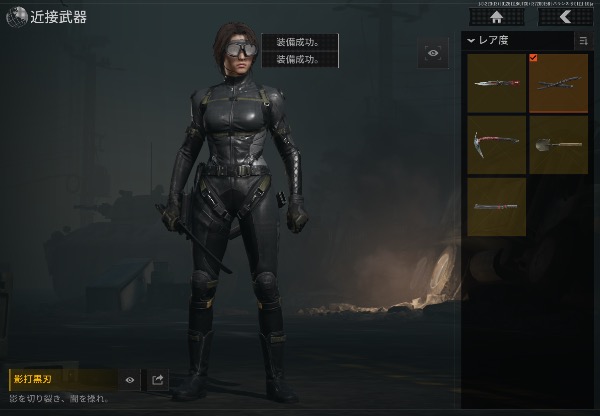Preview 影打黒刃 with the eye icon
This screenshot has width=600, height=416.
click(x=130, y=380)
